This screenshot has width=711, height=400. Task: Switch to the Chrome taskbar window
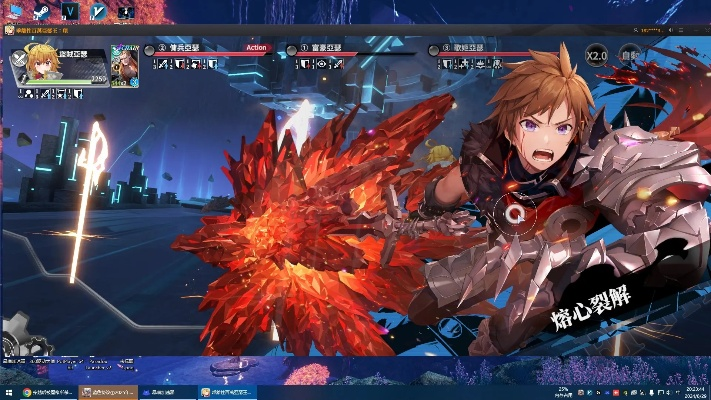click(x=44, y=393)
